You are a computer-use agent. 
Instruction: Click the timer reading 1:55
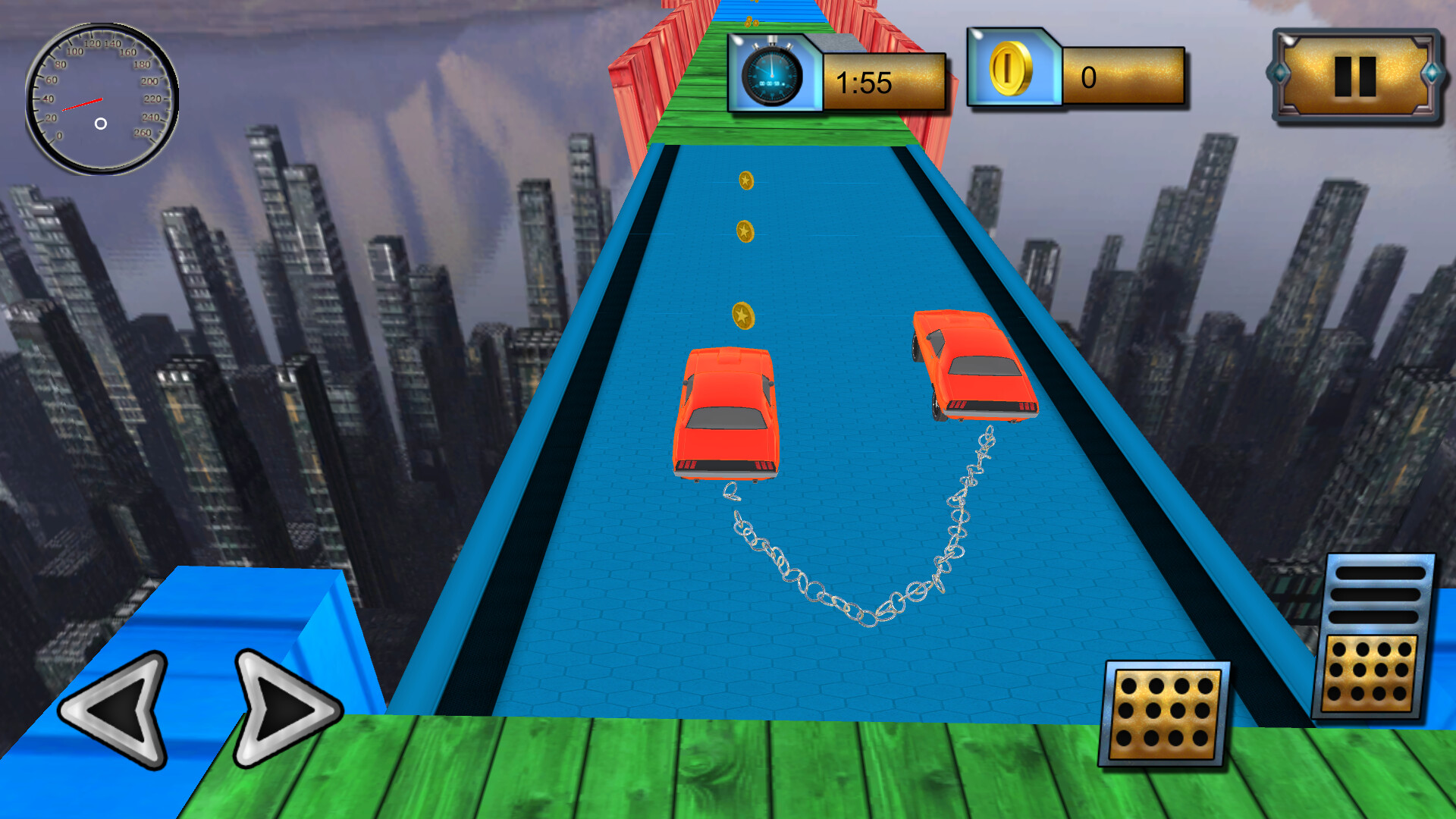click(x=864, y=83)
